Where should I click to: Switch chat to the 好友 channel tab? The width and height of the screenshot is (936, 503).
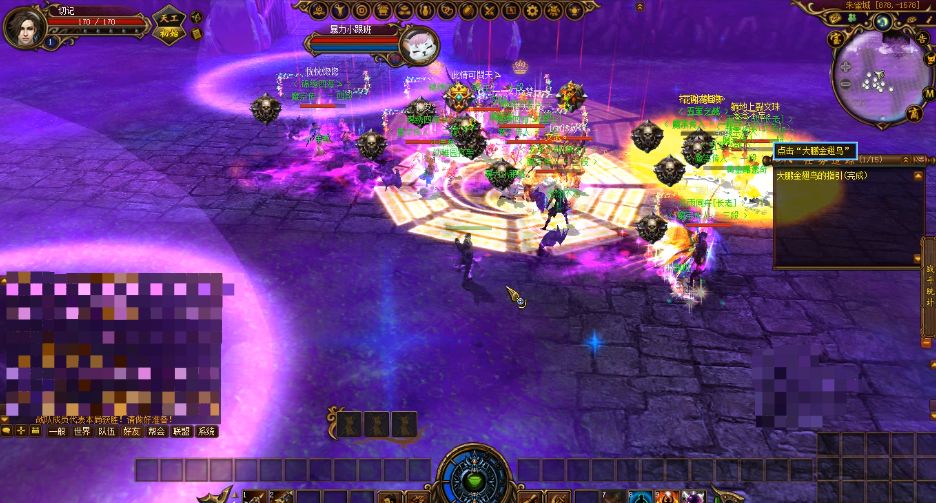click(x=132, y=431)
